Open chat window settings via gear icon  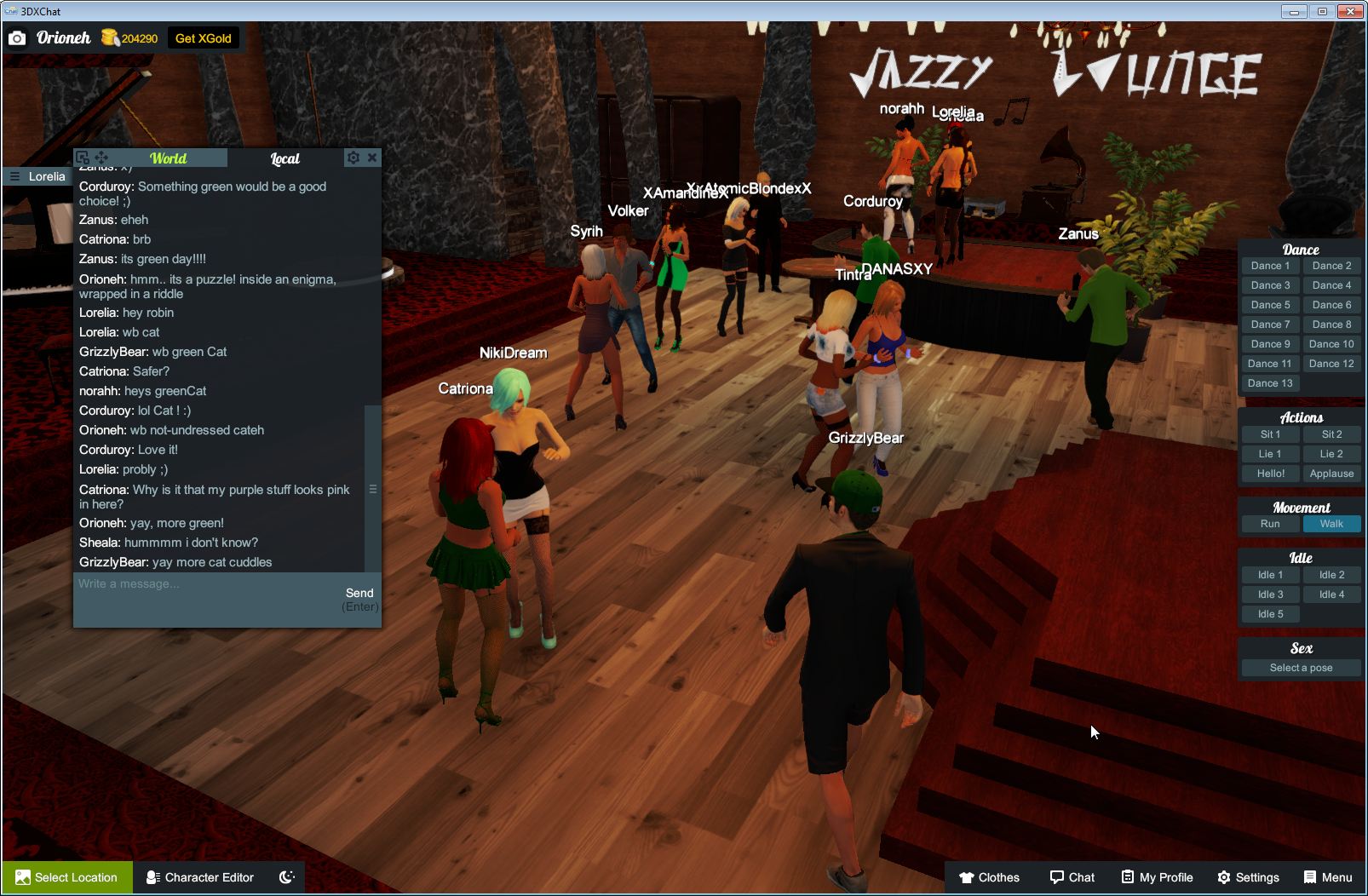[353, 158]
